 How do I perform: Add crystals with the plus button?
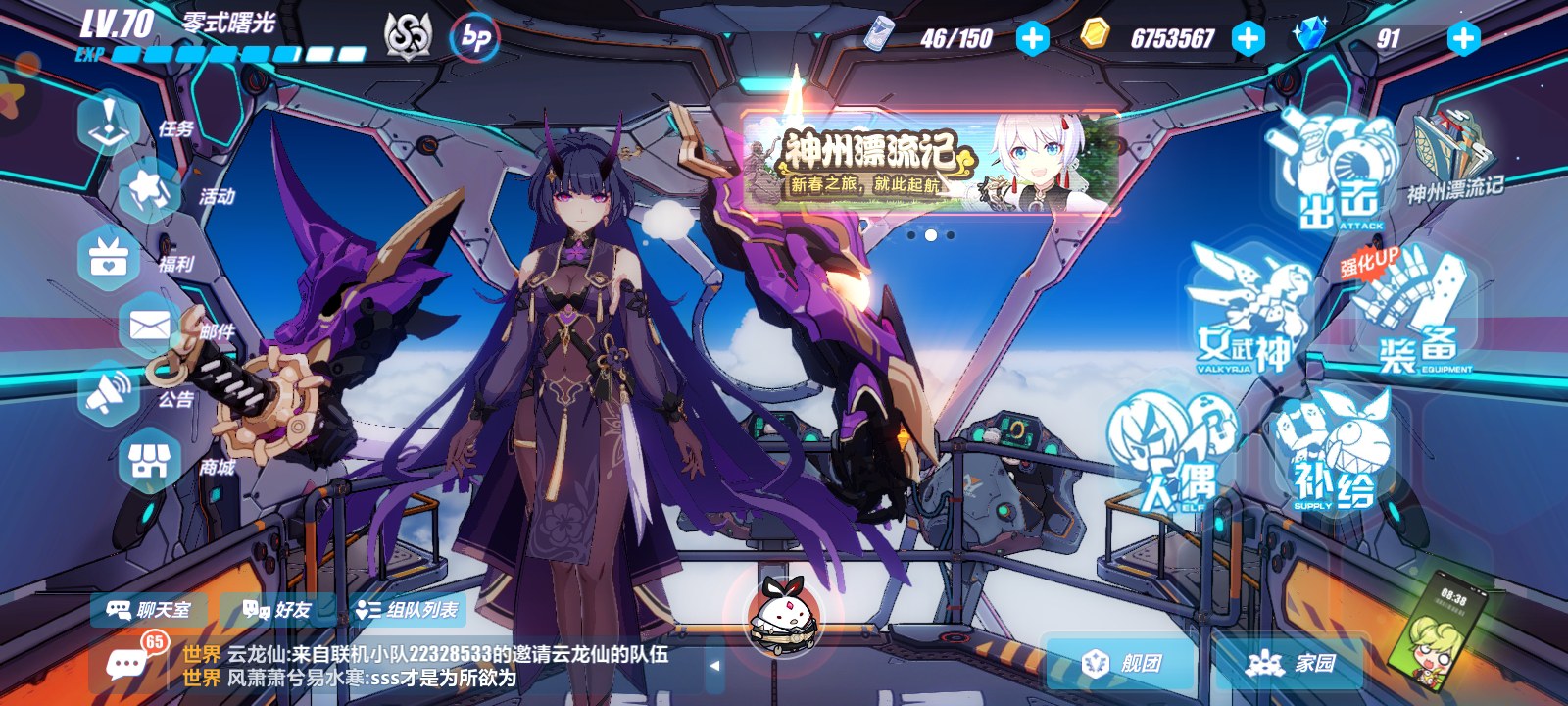[x=1463, y=38]
